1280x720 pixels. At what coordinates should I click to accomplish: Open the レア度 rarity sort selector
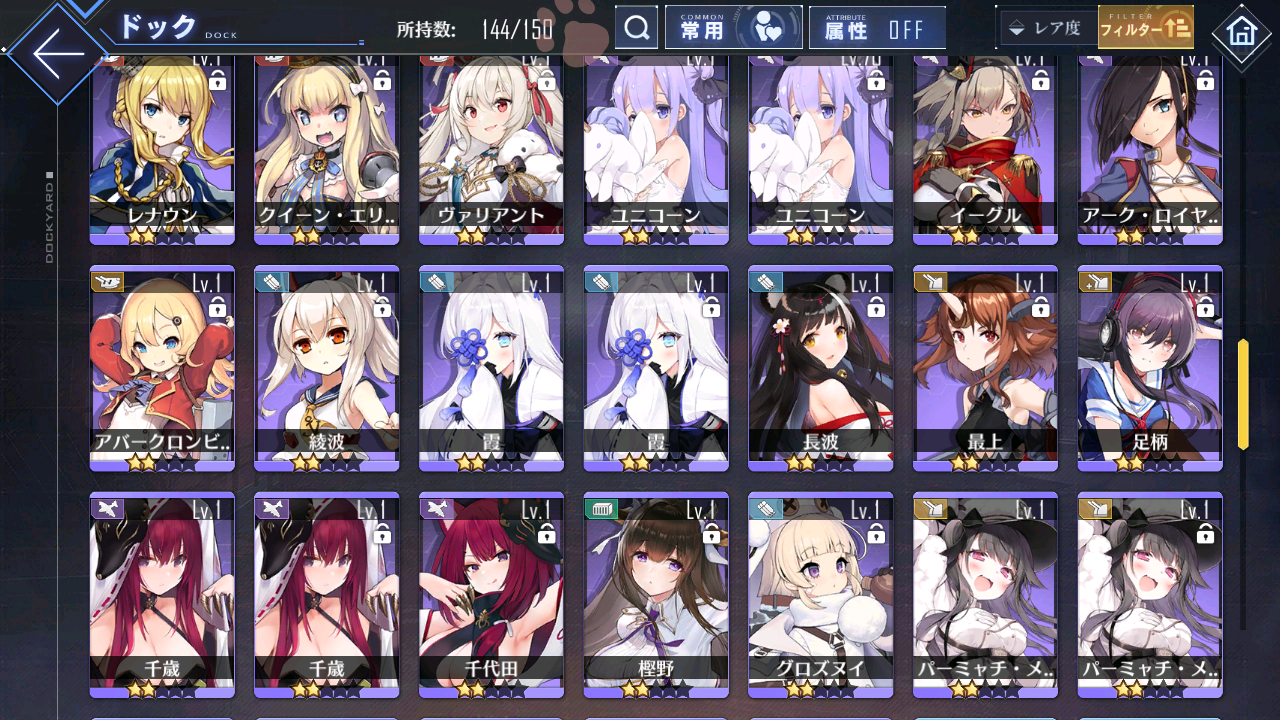point(1046,27)
